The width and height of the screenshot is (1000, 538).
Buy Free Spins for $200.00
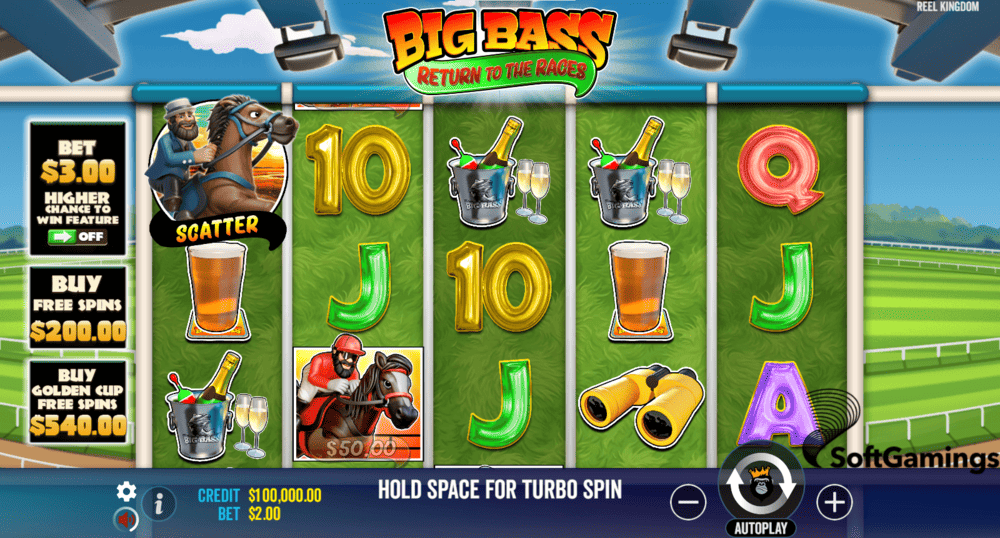(x=77, y=308)
